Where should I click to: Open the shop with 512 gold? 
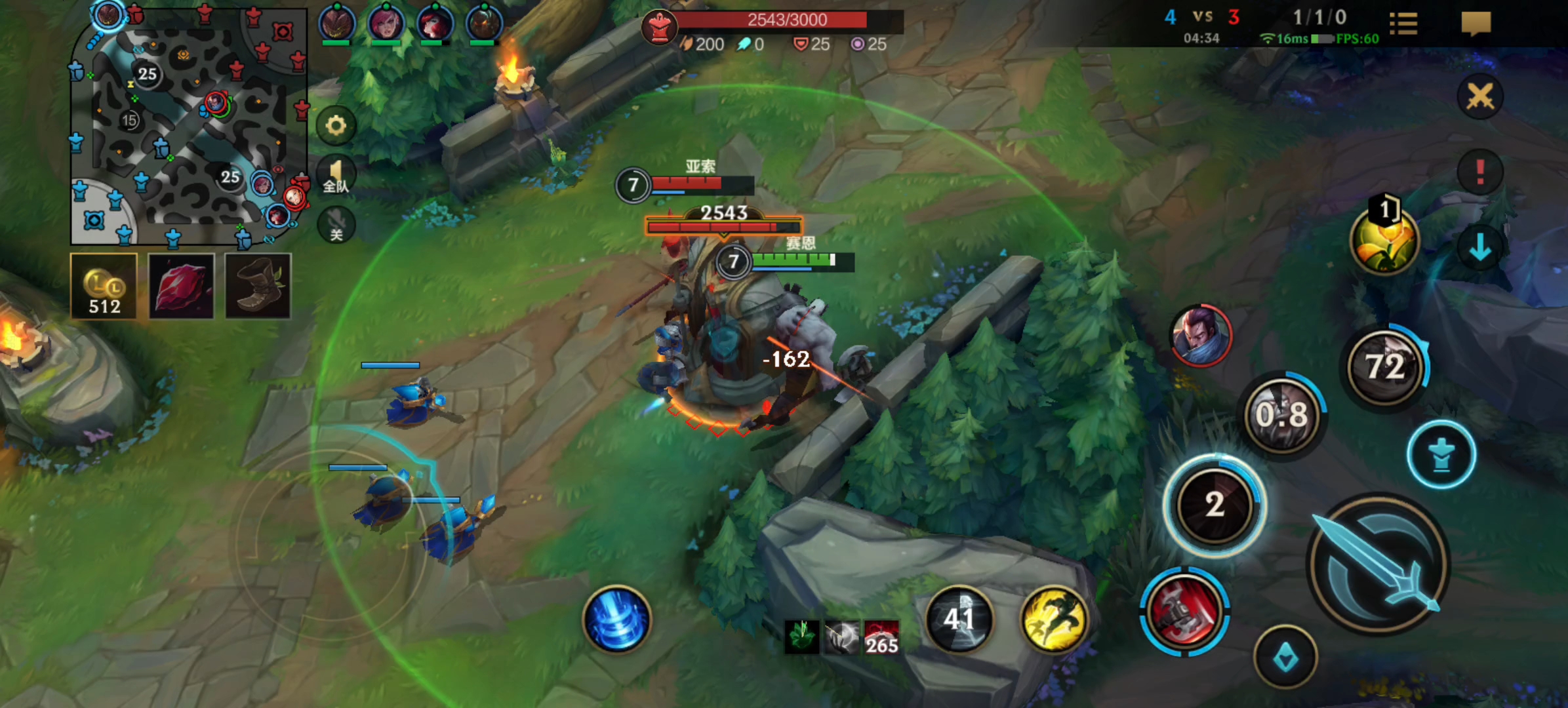[104, 286]
